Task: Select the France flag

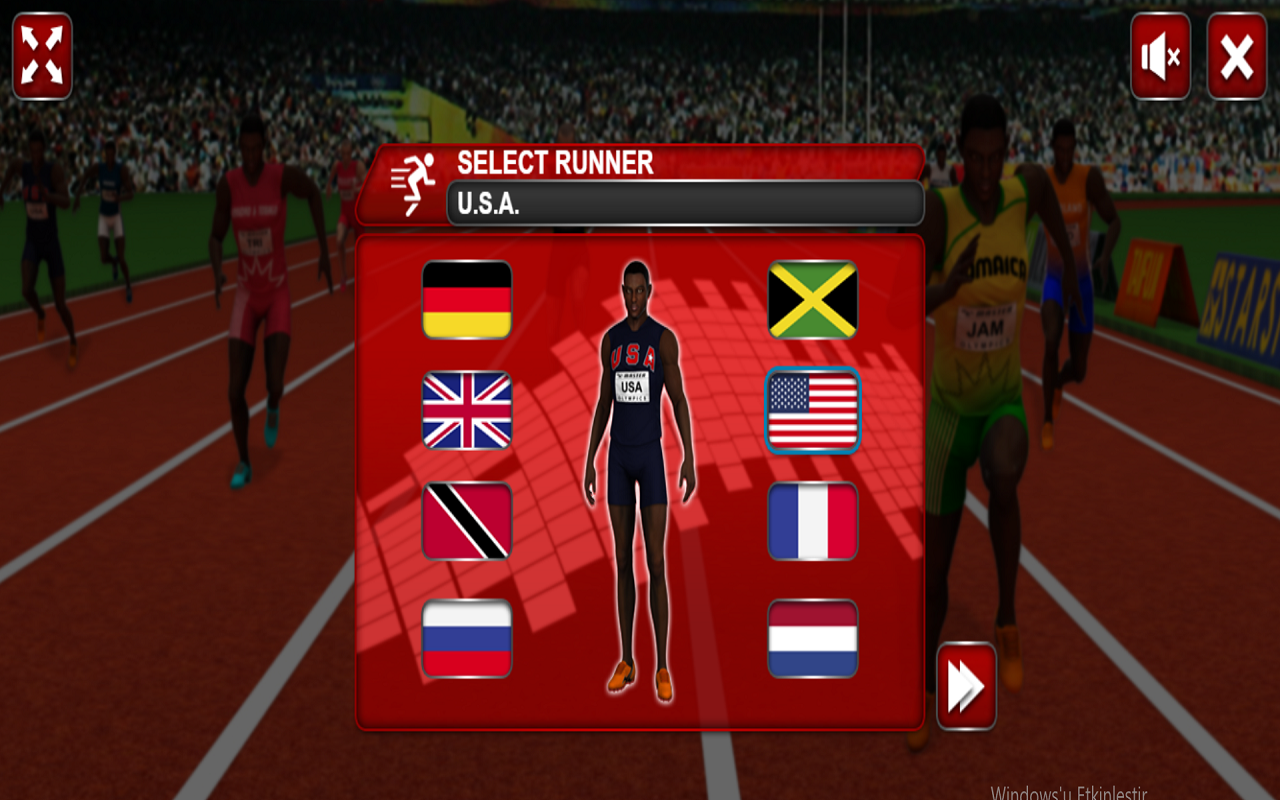Action: pos(812,522)
